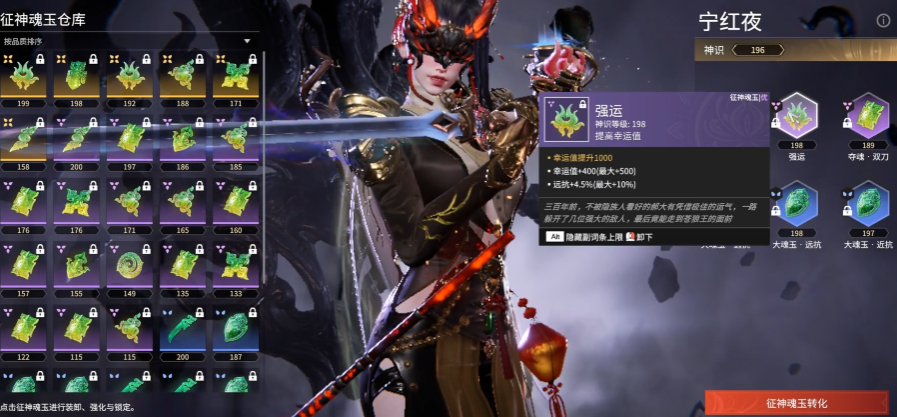The width and height of the screenshot is (897, 417).
Task: Choose the gold jade with level 158
Action: point(24,139)
